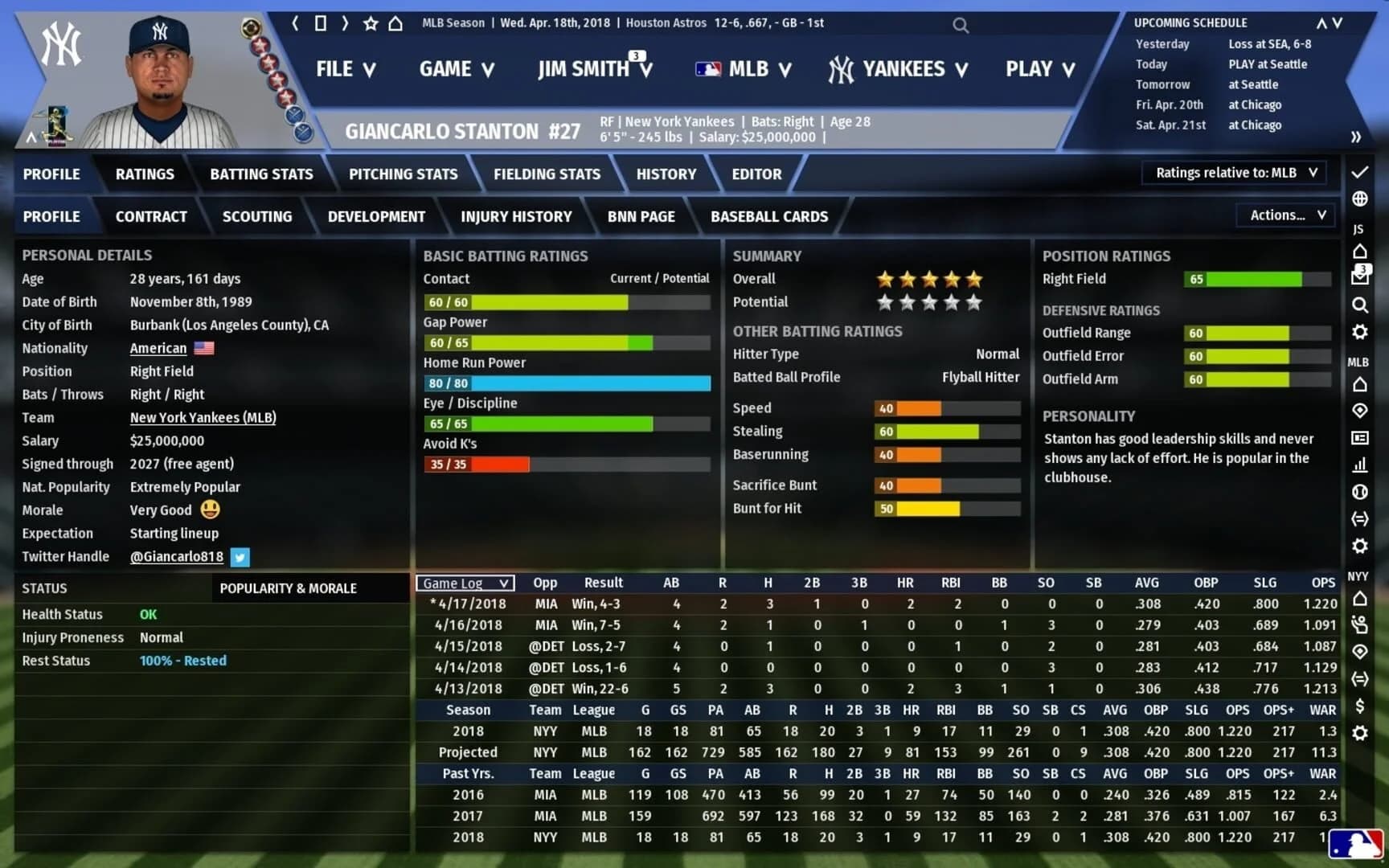1389x868 pixels.
Task: Click the Home Run Power 80/80 rating bar
Action: [x=567, y=383]
